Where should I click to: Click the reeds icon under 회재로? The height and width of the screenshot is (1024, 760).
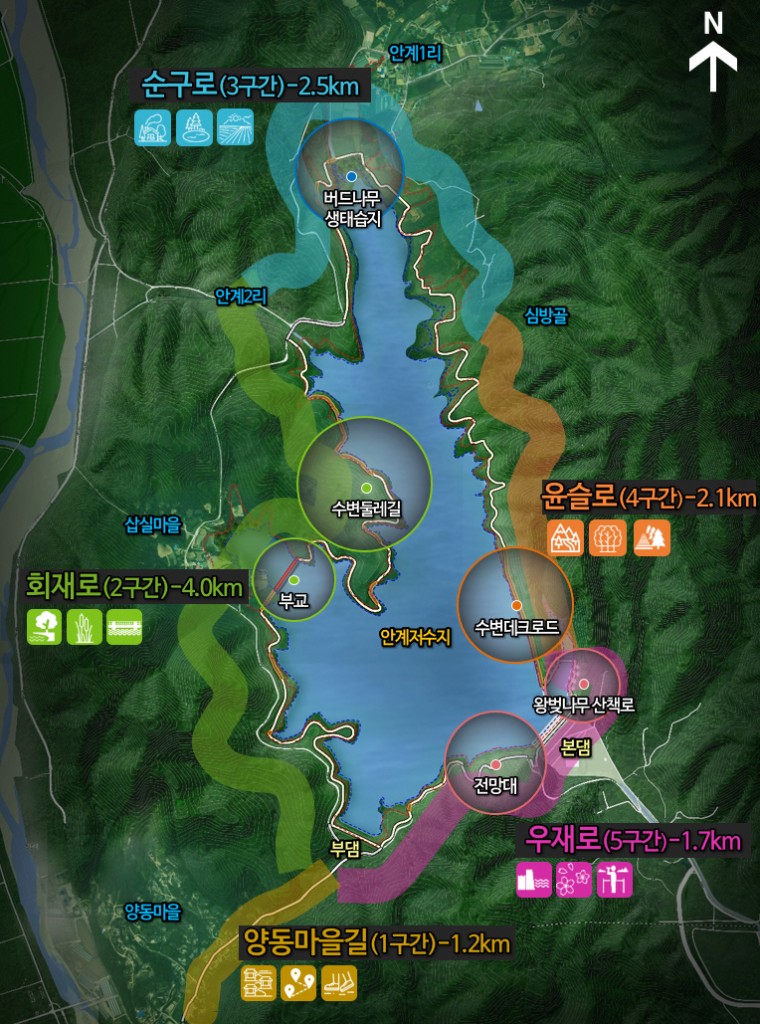[x=84, y=626]
